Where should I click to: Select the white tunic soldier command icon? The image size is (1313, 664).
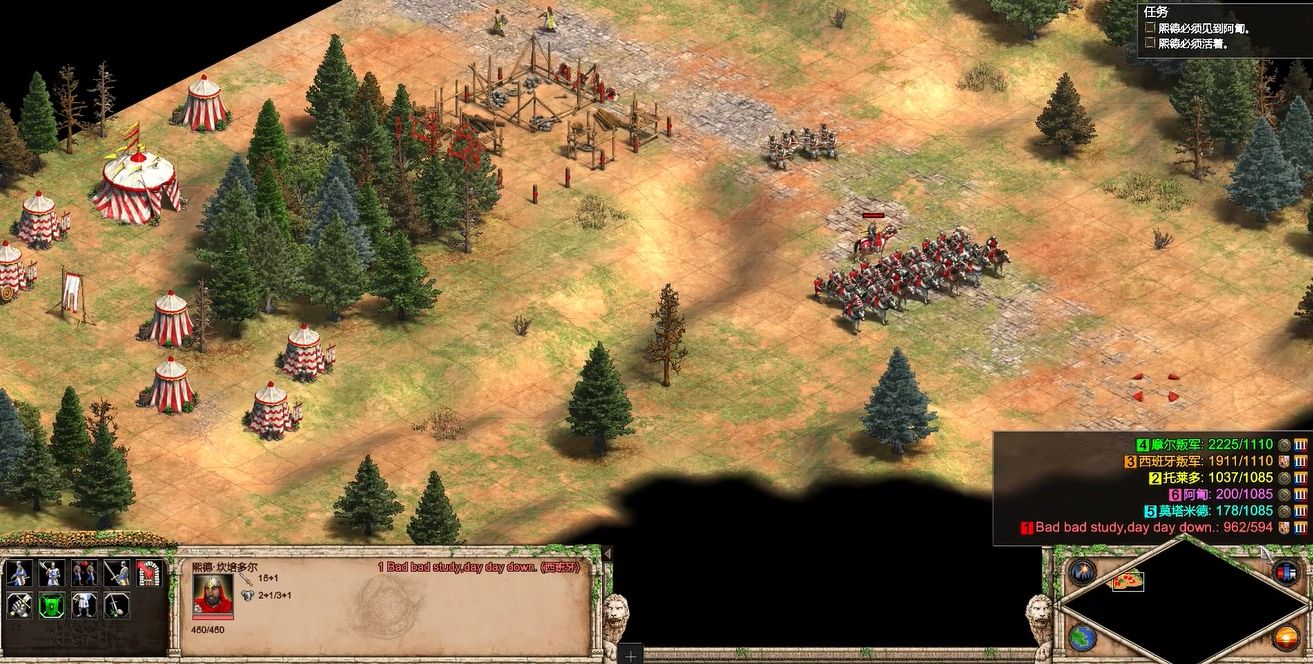[85, 605]
